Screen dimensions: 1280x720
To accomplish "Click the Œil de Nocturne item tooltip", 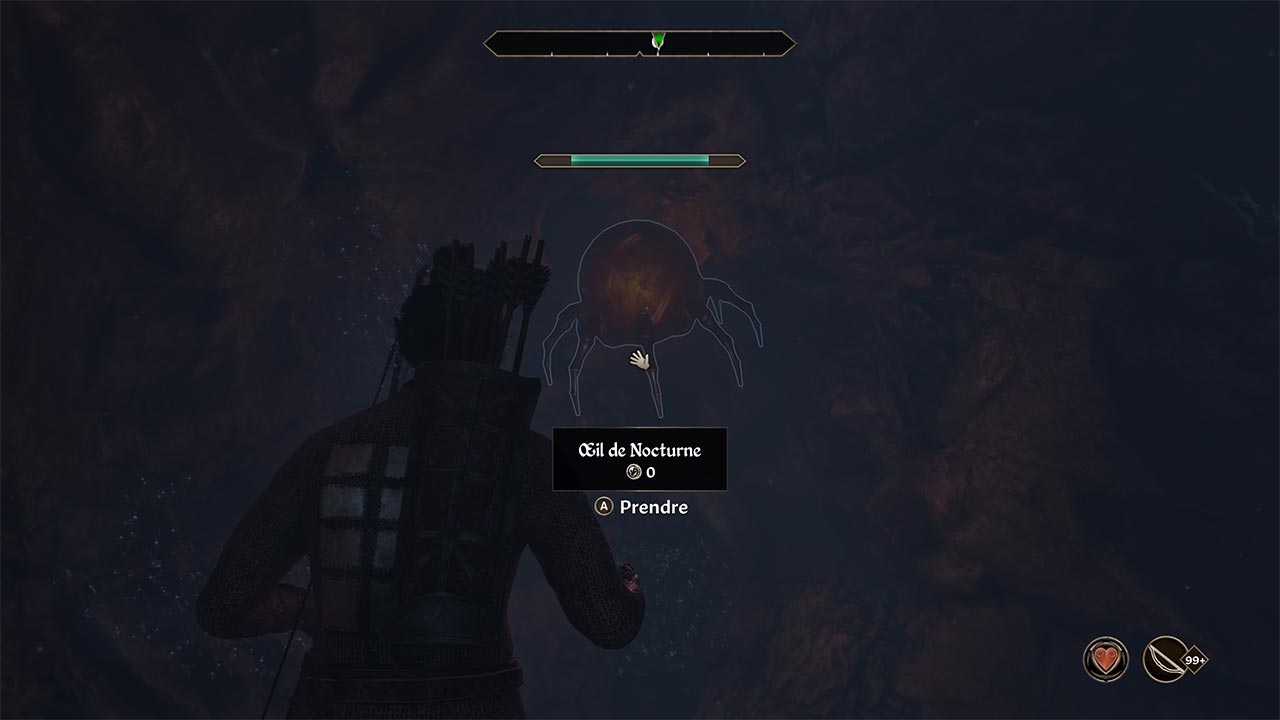I will (x=640, y=460).
